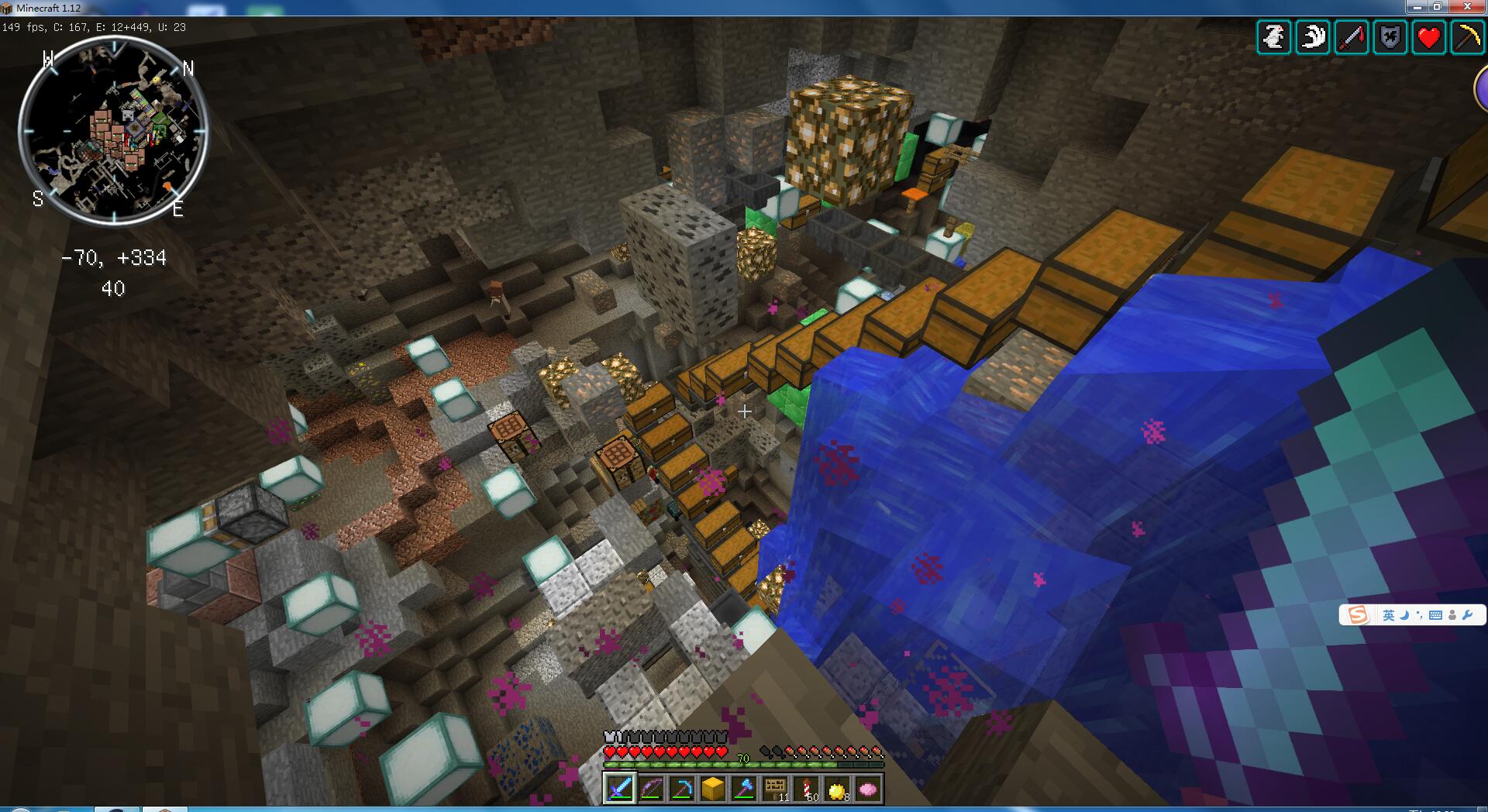Image resolution: width=1488 pixels, height=812 pixels.
Task: Select the wooden signs stack slot
Action: point(775,788)
